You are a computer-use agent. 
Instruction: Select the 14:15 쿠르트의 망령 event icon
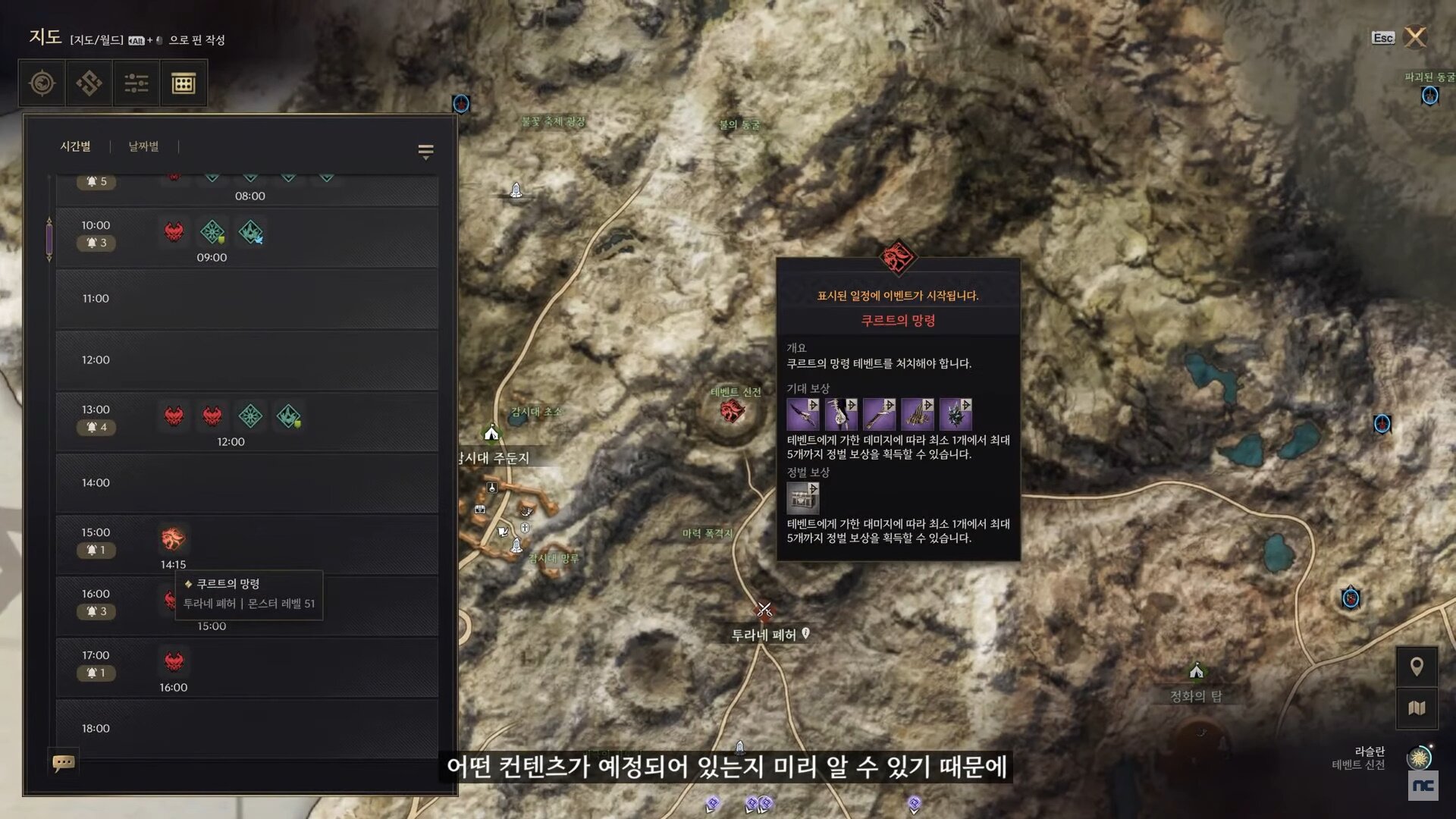coord(173,538)
